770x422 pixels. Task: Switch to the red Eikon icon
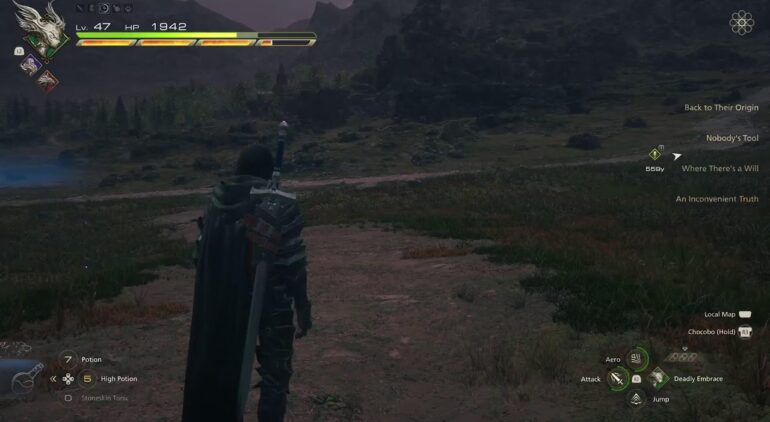[x=47, y=80]
